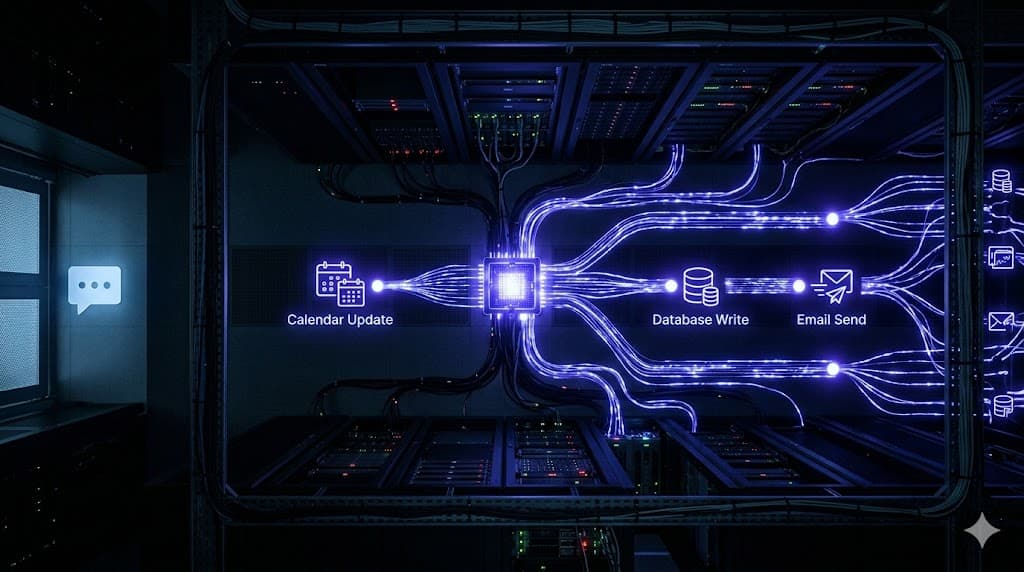Select the Calendar Update icon
Image resolution: width=1024 pixels, height=572 pixels.
tap(340, 284)
